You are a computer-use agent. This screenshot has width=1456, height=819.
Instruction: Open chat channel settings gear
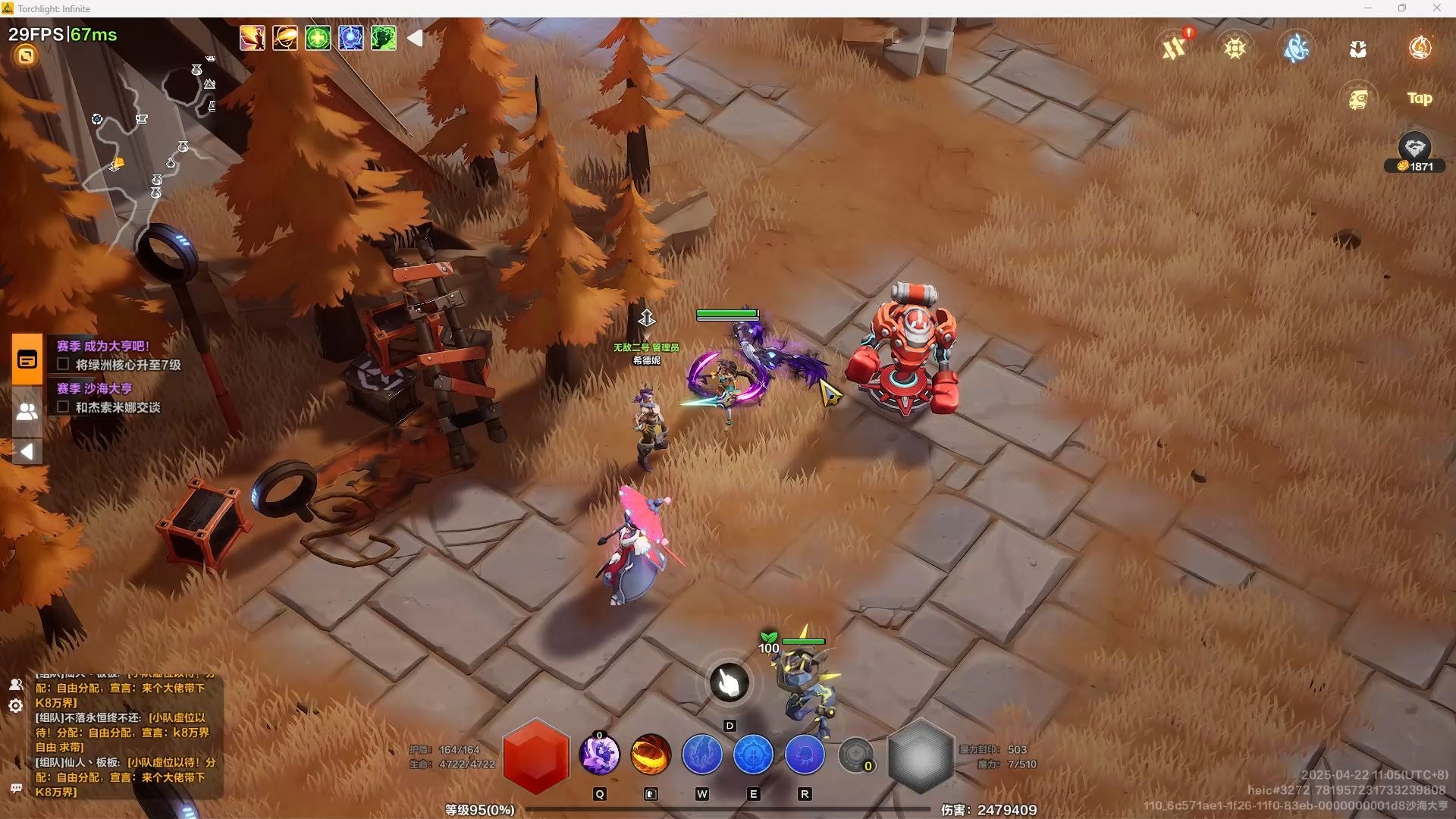(x=15, y=706)
